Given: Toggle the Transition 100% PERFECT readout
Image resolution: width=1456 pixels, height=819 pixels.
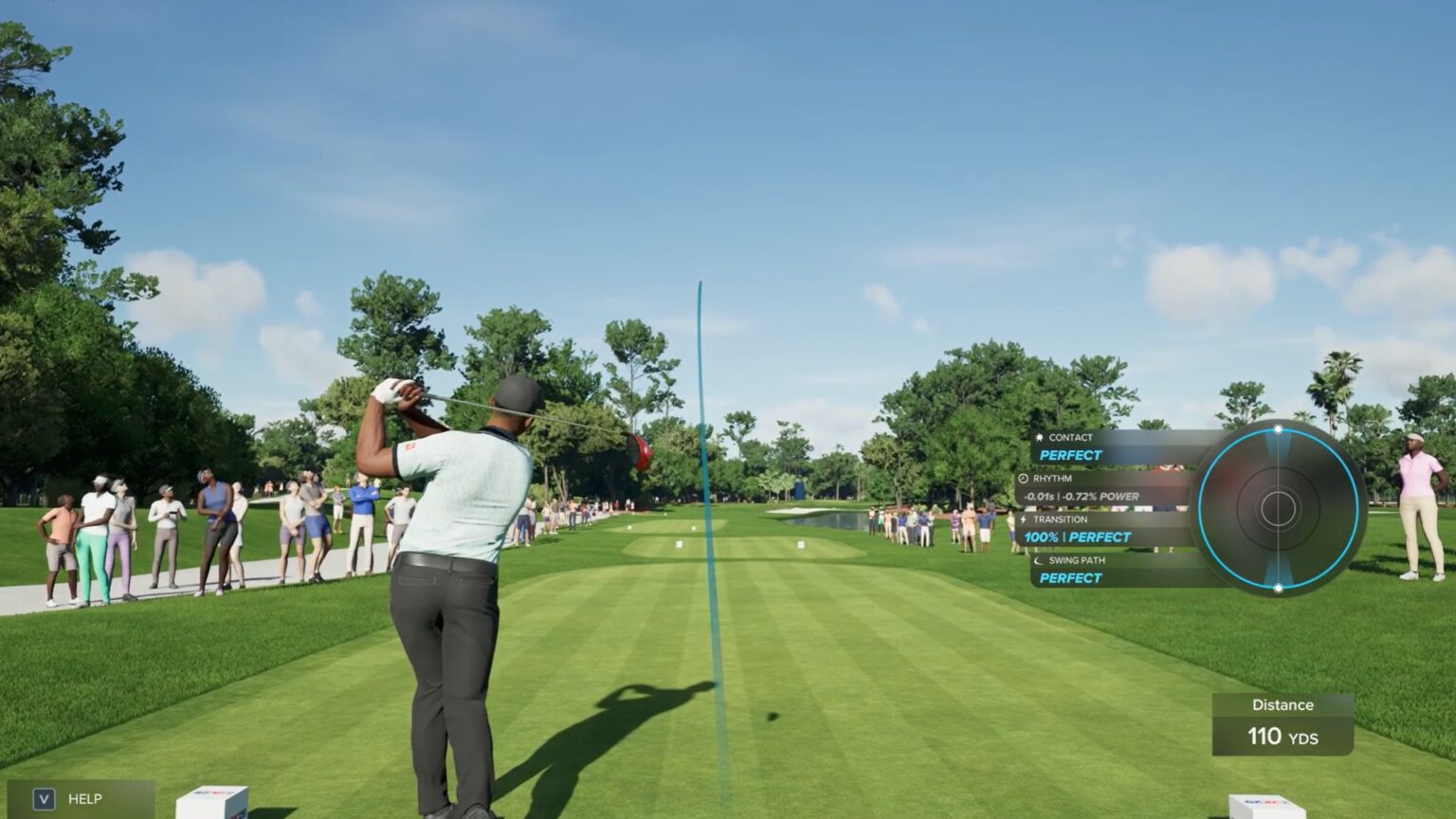Looking at the screenshot, I should [1077, 537].
